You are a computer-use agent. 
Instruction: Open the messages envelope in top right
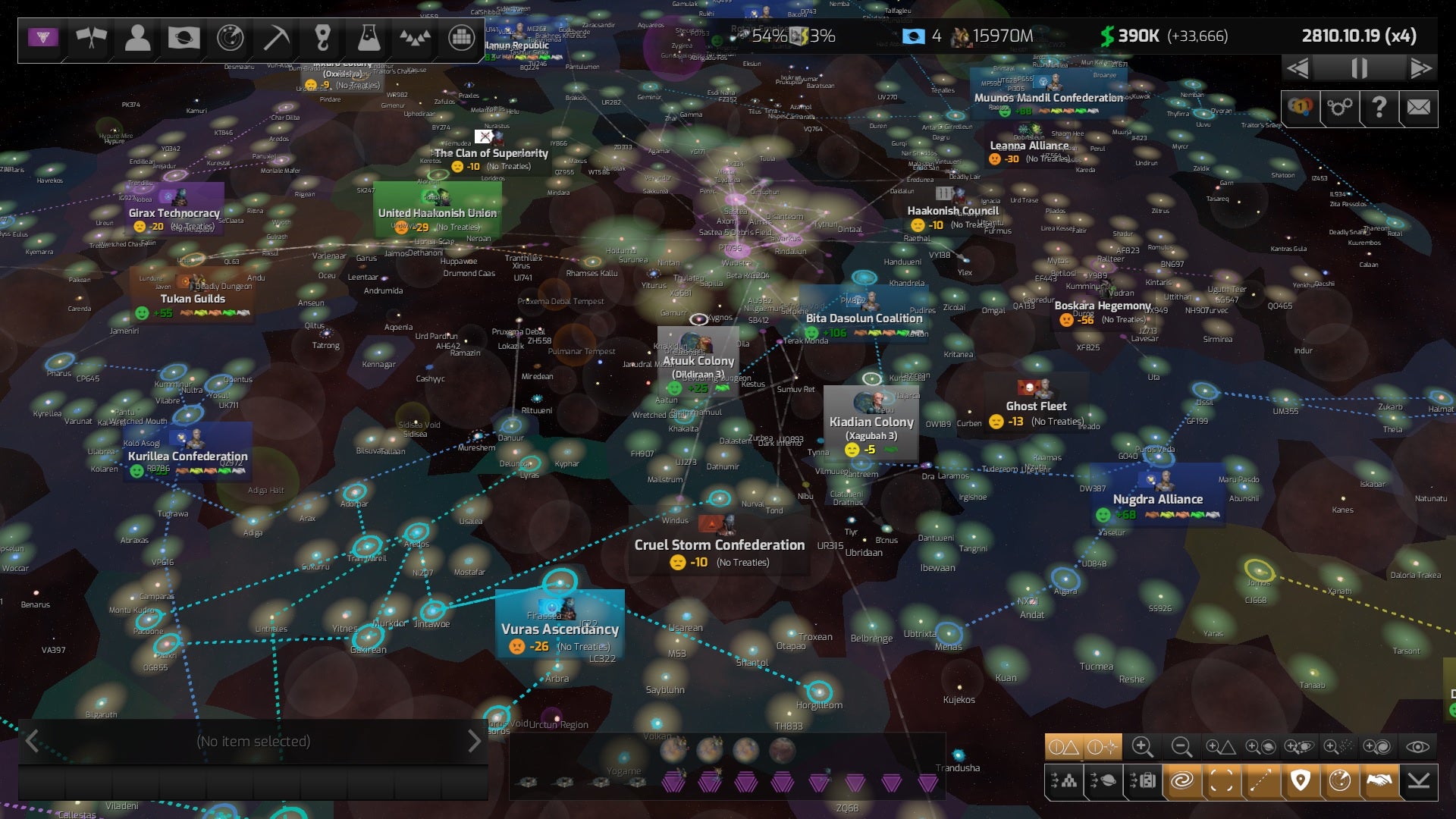pos(1417,108)
